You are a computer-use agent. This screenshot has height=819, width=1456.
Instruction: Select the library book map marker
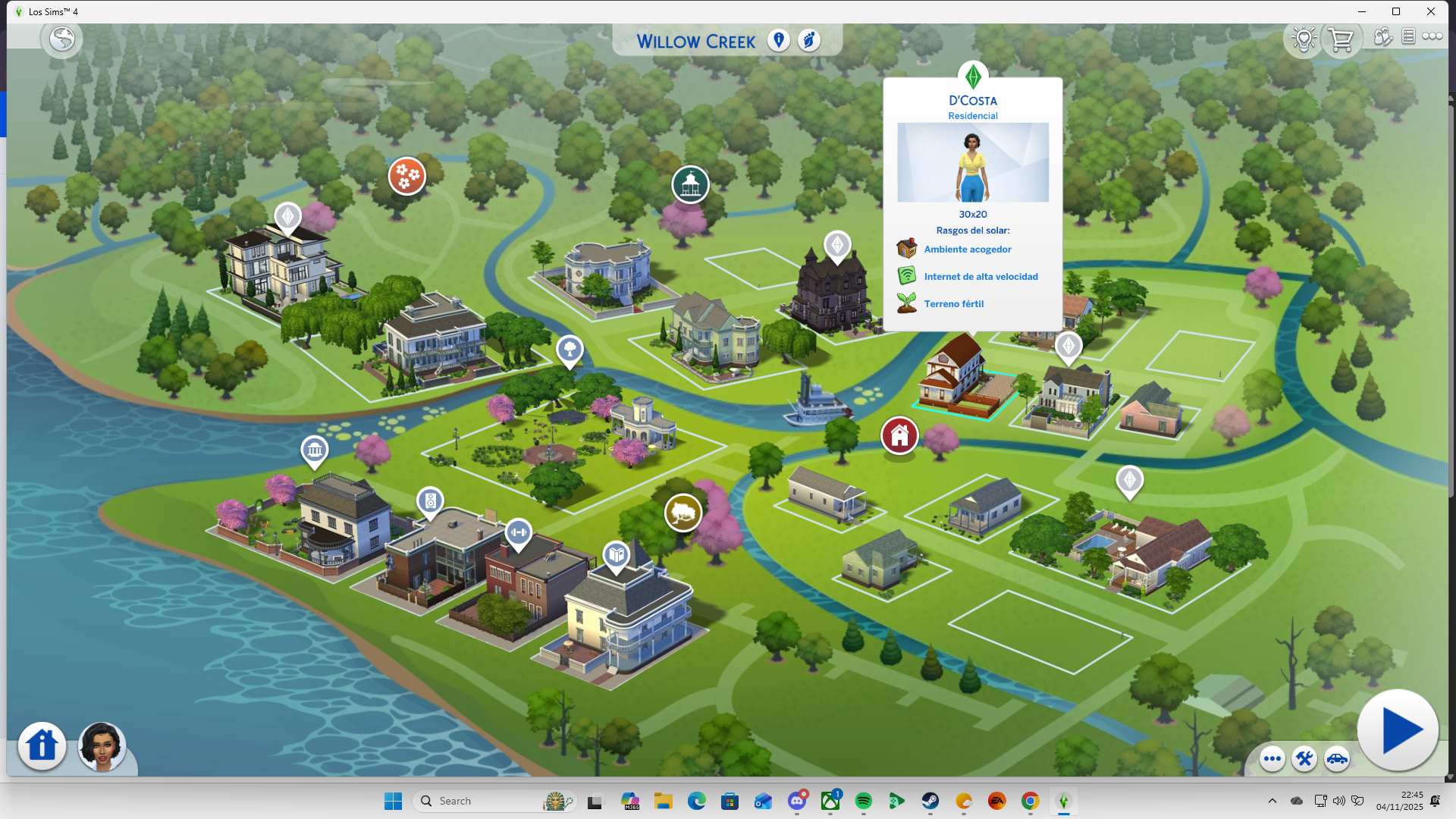(x=617, y=555)
